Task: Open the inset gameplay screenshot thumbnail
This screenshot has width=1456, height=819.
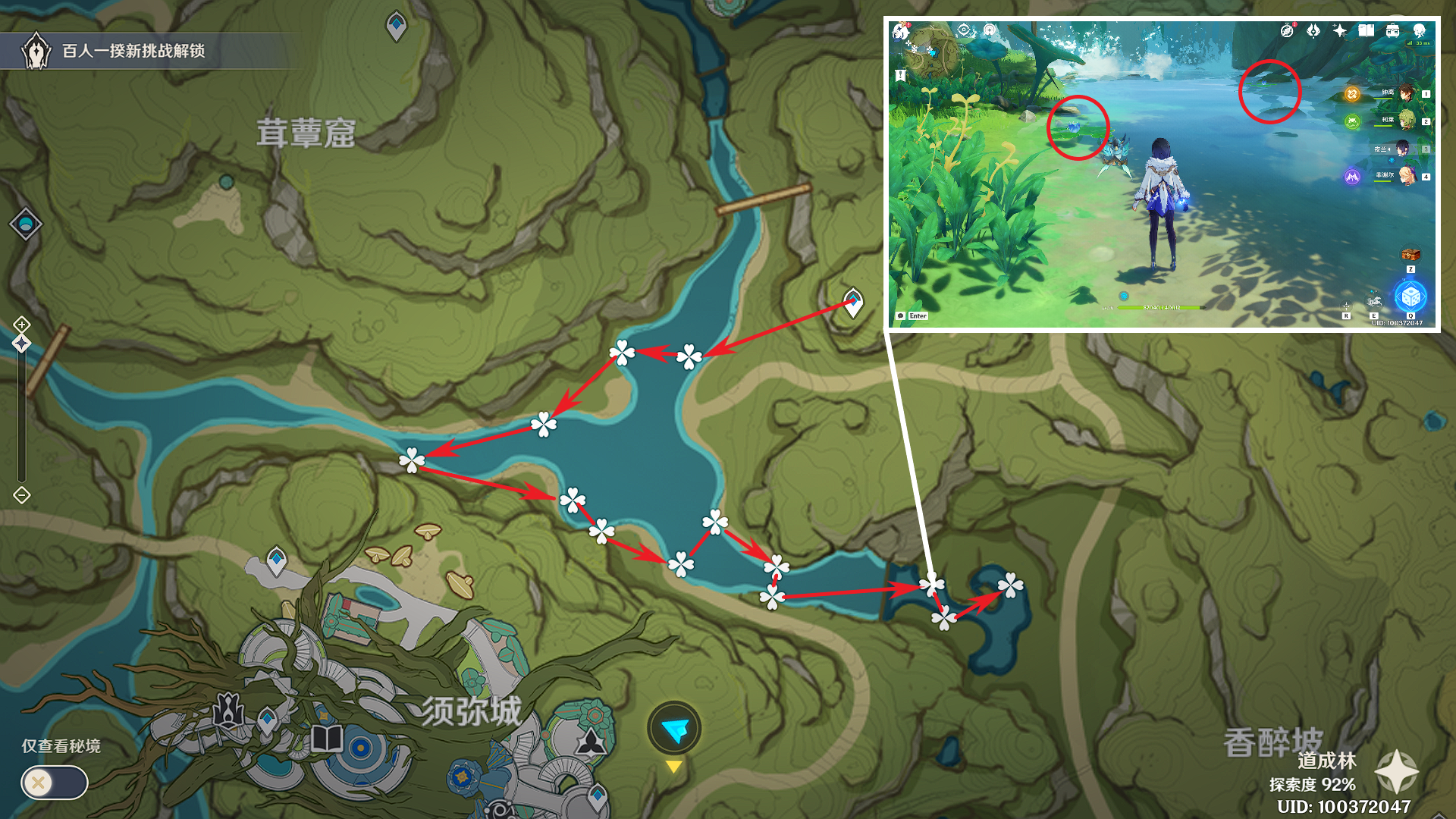Action: point(1163,174)
